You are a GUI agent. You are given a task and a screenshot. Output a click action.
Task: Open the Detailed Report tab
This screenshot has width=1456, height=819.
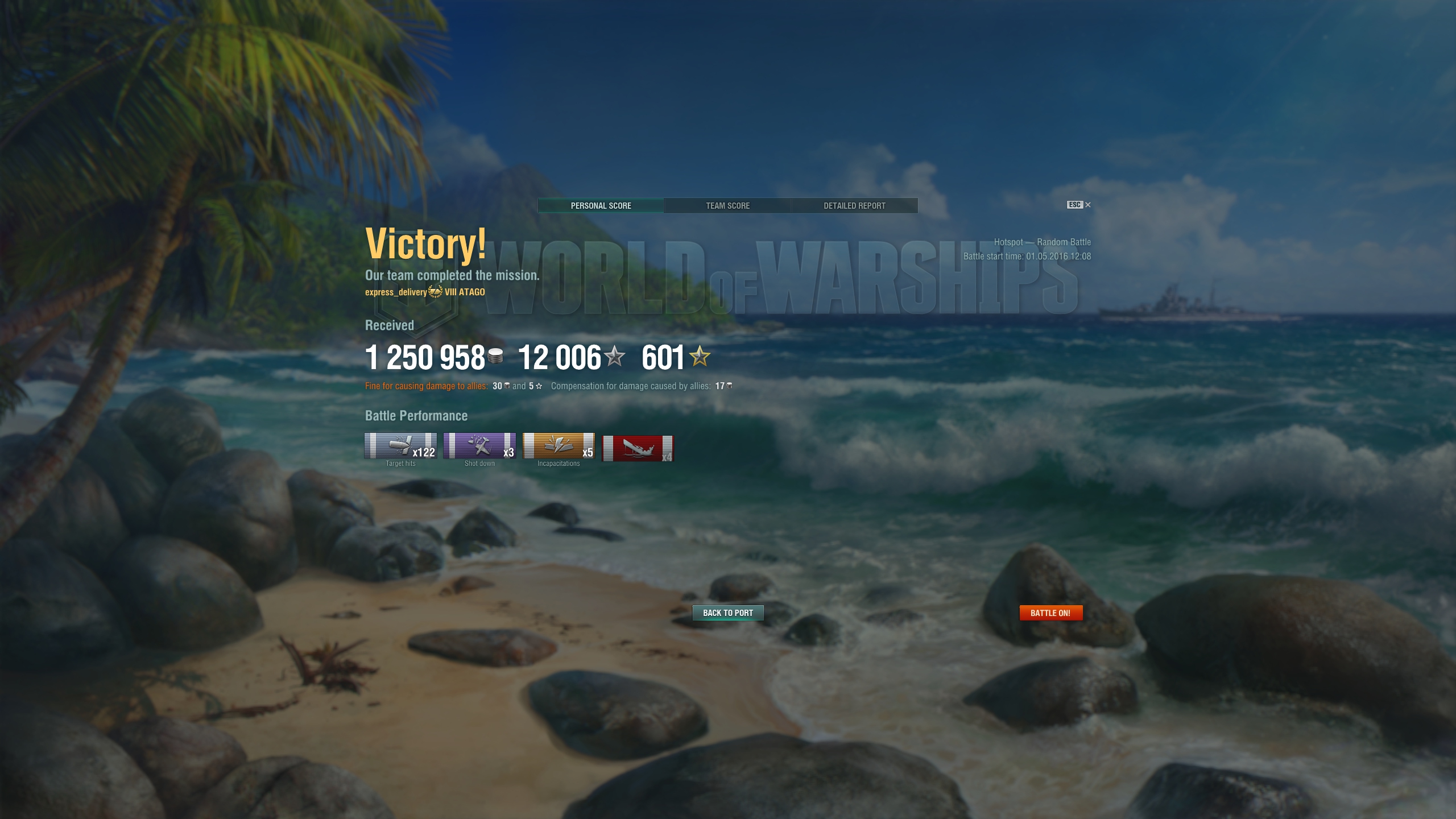click(x=854, y=205)
